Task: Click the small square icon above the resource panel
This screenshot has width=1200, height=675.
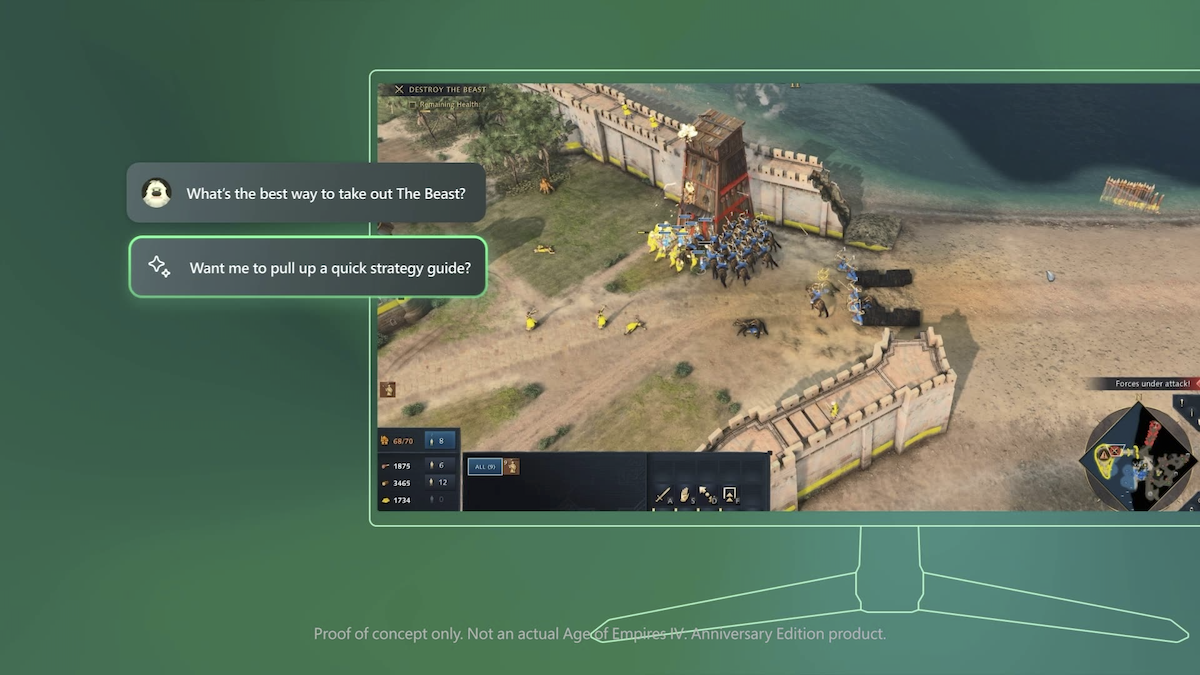Action: pos(387,389)
